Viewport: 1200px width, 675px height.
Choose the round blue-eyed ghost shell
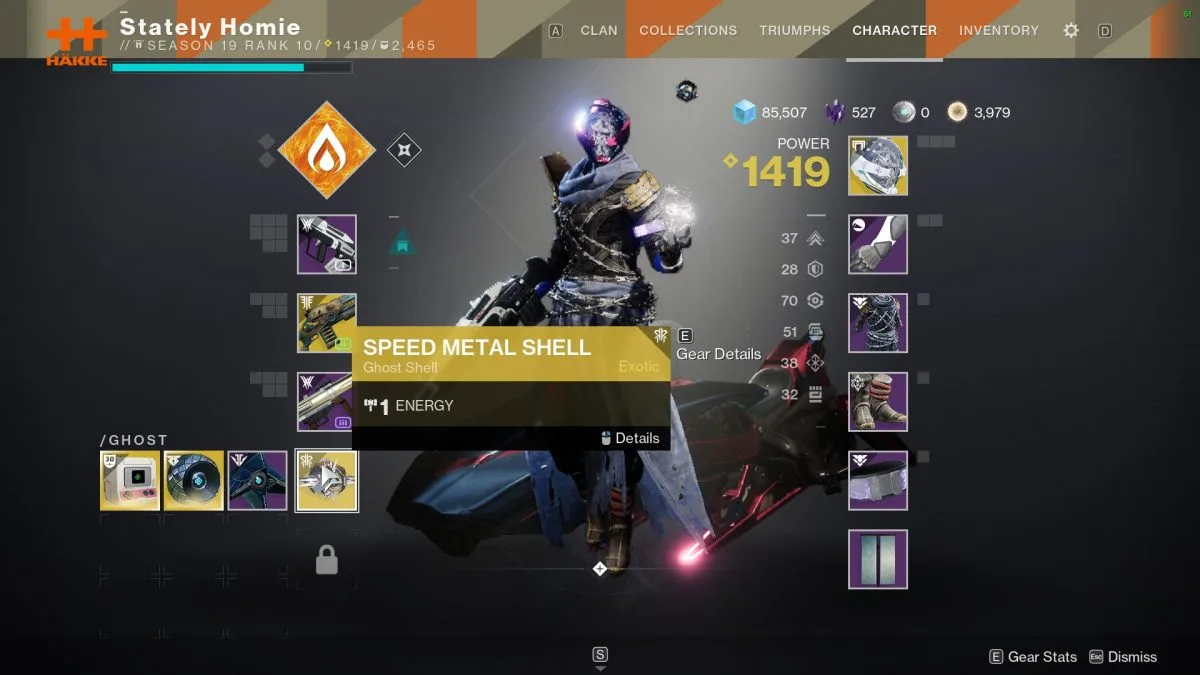[193, 481]
